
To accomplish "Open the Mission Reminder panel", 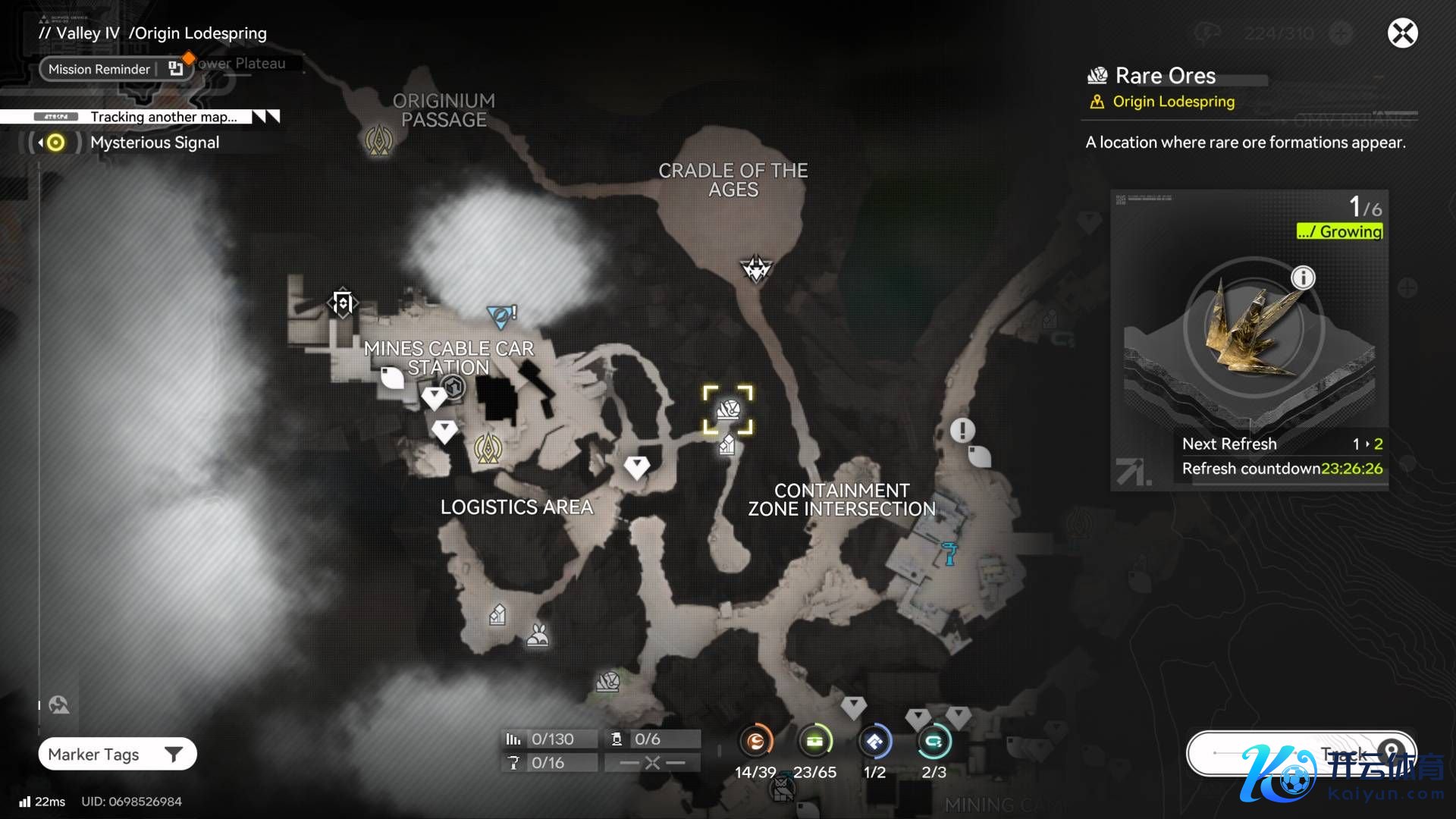I will coord(99,69).
